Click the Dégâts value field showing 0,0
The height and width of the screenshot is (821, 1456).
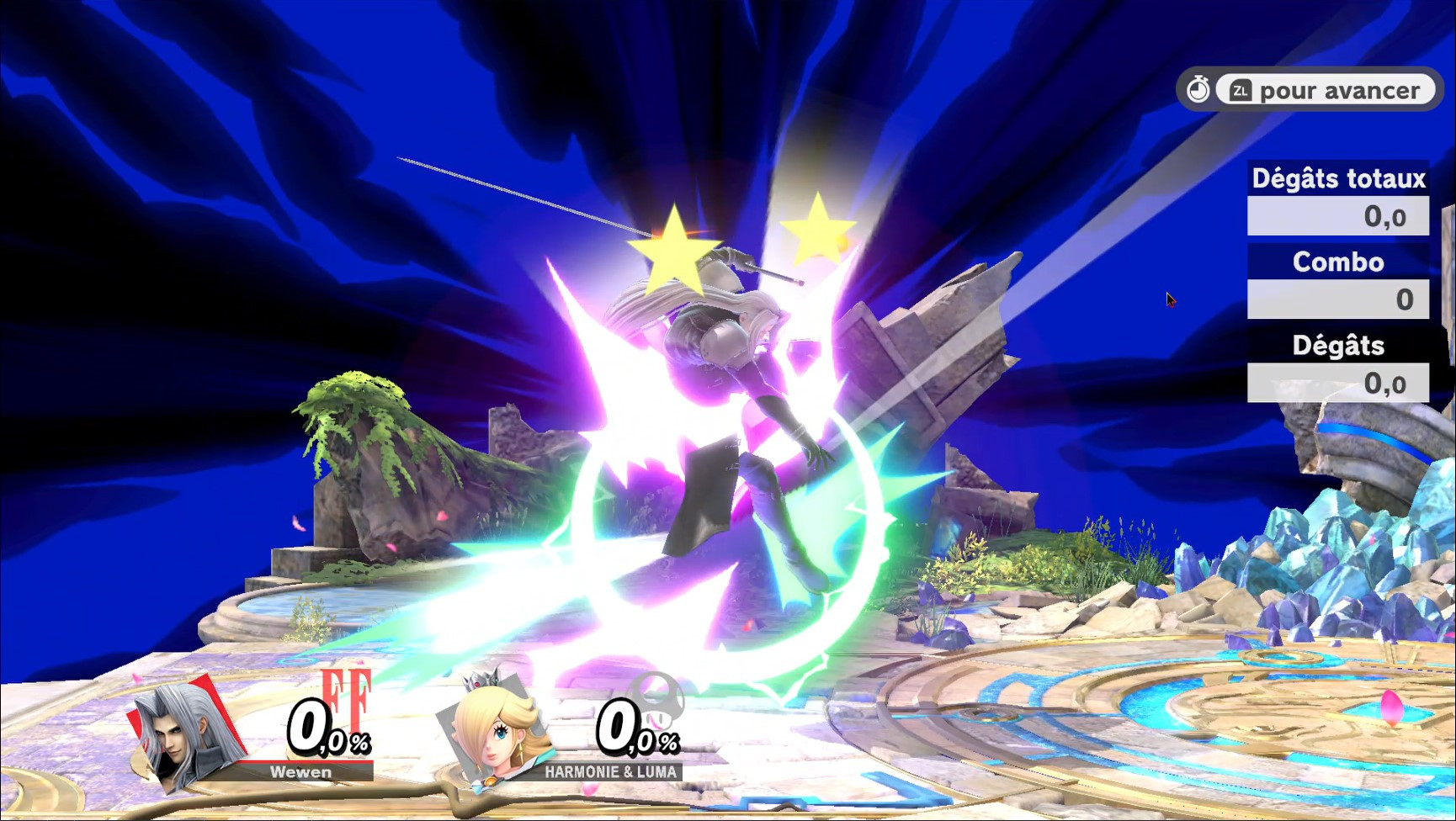(1337, 383)
